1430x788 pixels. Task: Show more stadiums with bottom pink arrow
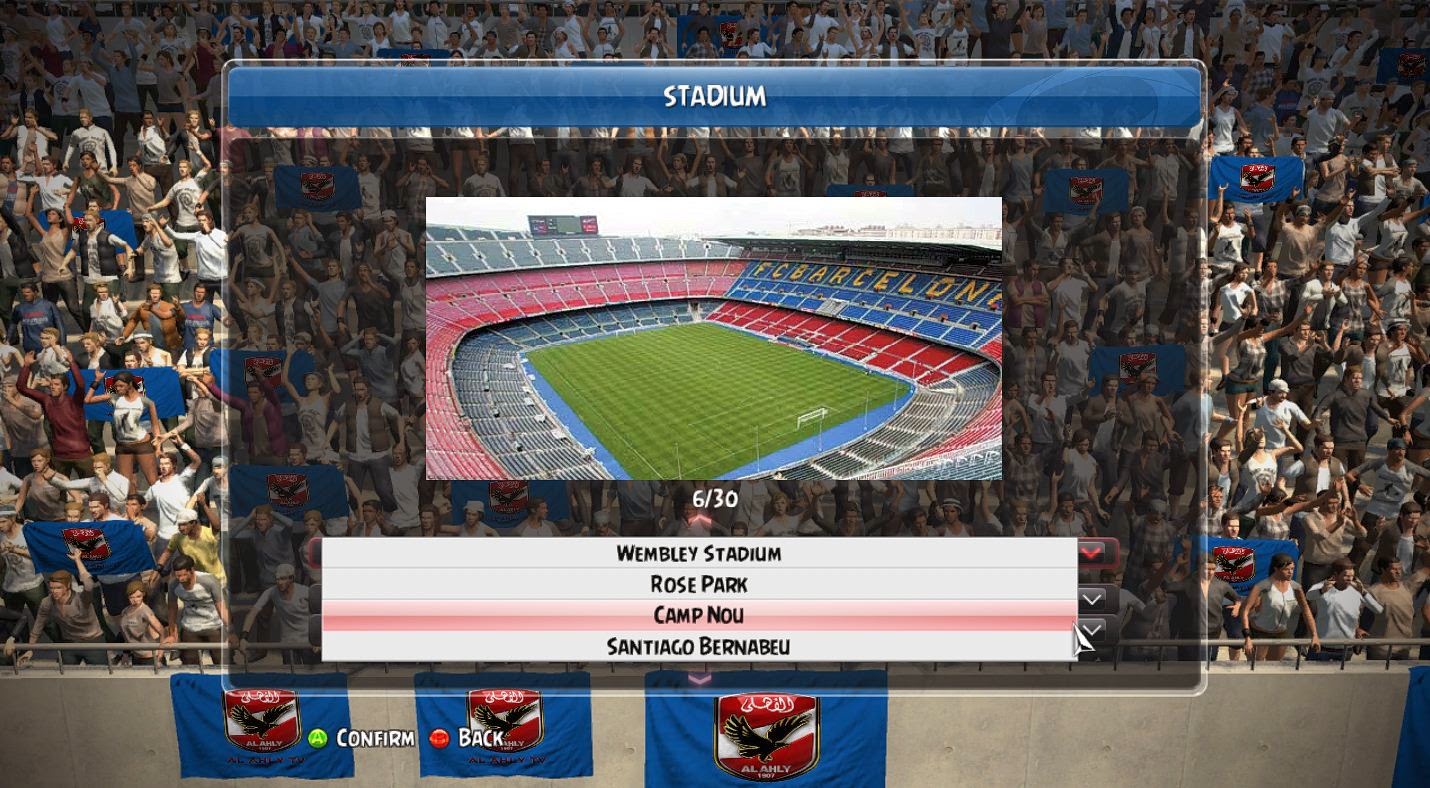699,679
